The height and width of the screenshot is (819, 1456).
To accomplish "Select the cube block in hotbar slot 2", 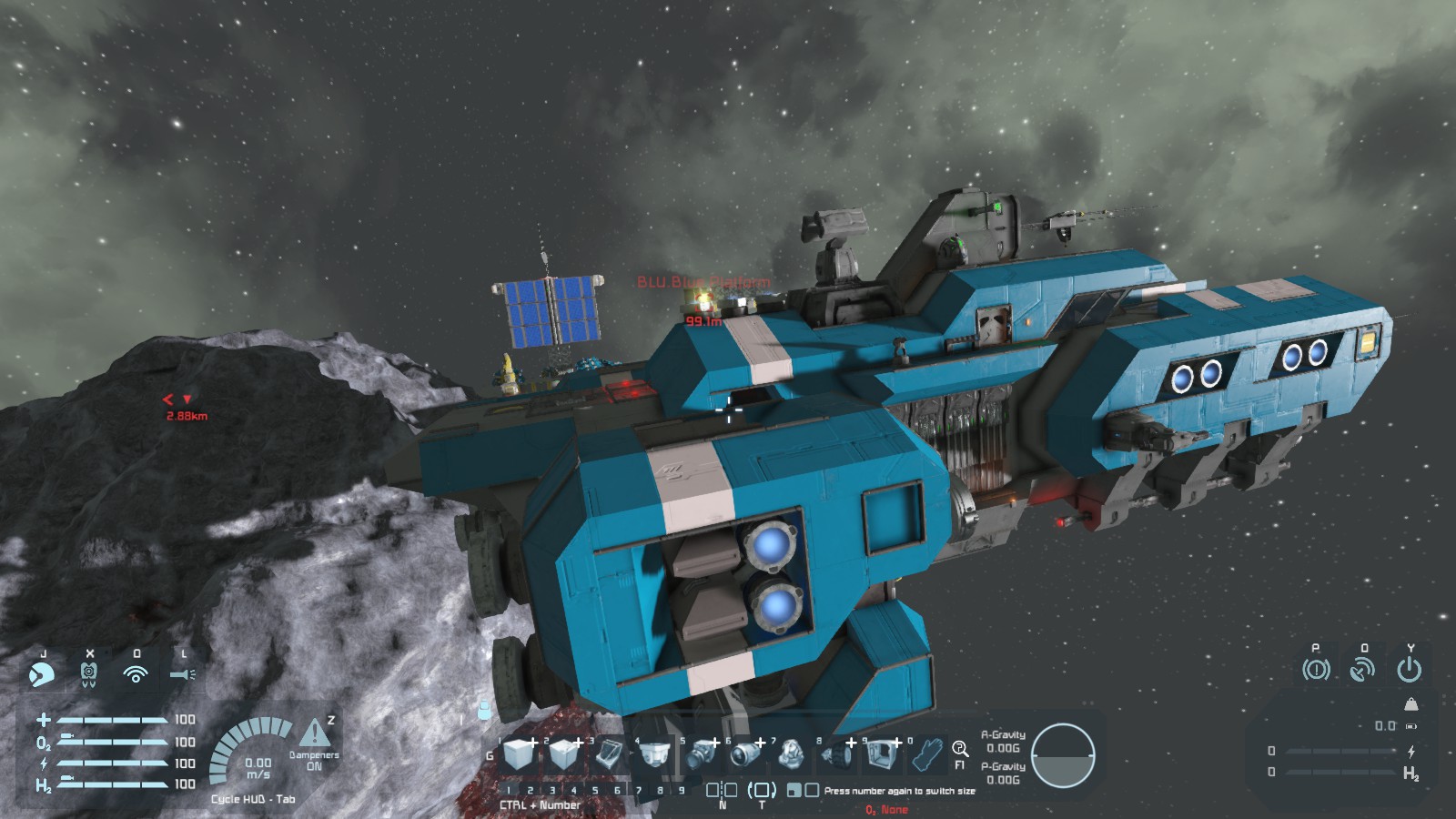I will [x=564, y=754].
